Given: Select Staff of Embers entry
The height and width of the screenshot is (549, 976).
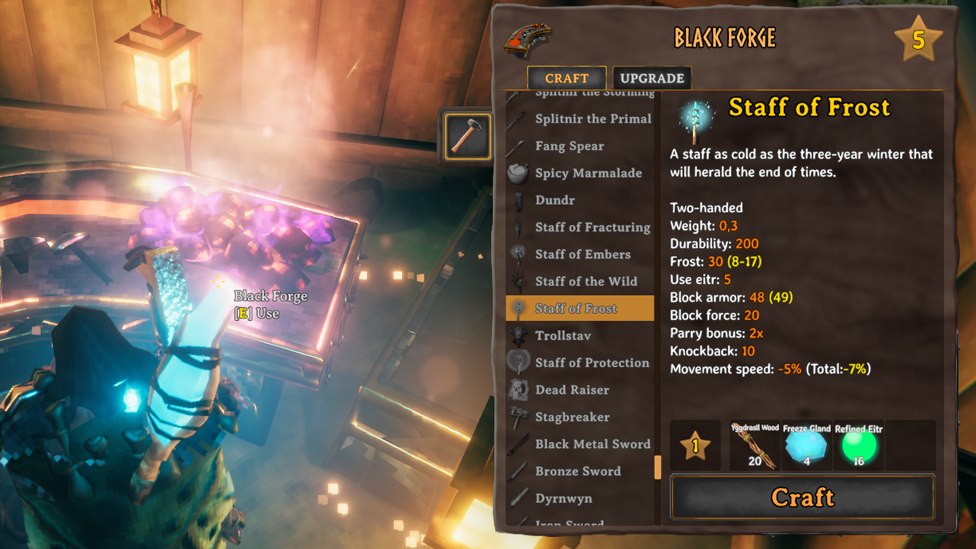Looking at the screenshot, I should click(582, 254).
